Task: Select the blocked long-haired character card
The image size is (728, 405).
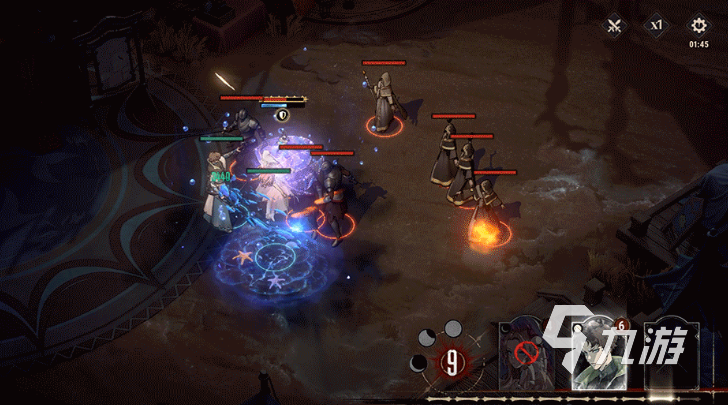Action: click(x=528, y=353)
